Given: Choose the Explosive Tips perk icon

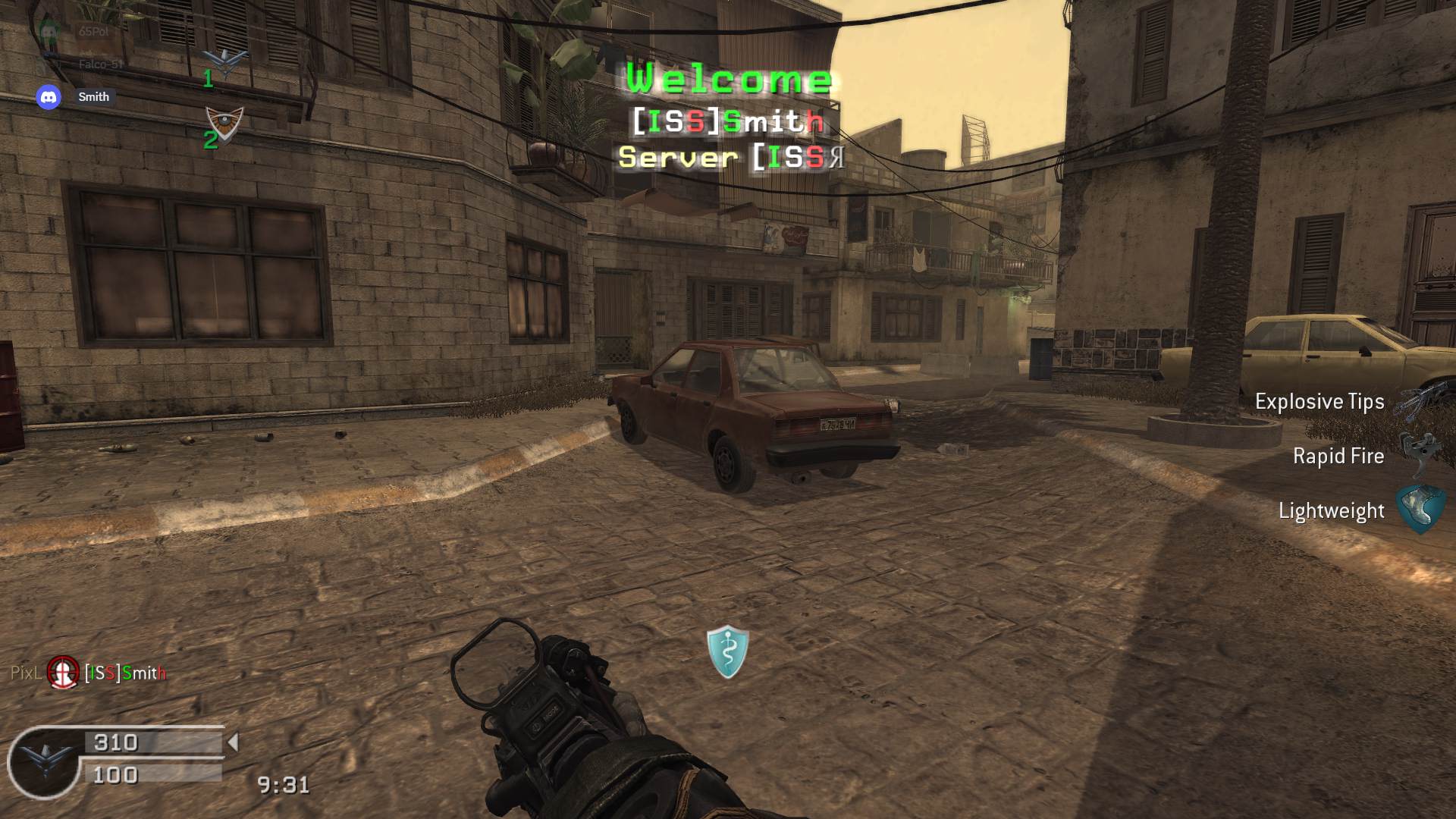Looking at the screenshot, I should pos(1417,402).
